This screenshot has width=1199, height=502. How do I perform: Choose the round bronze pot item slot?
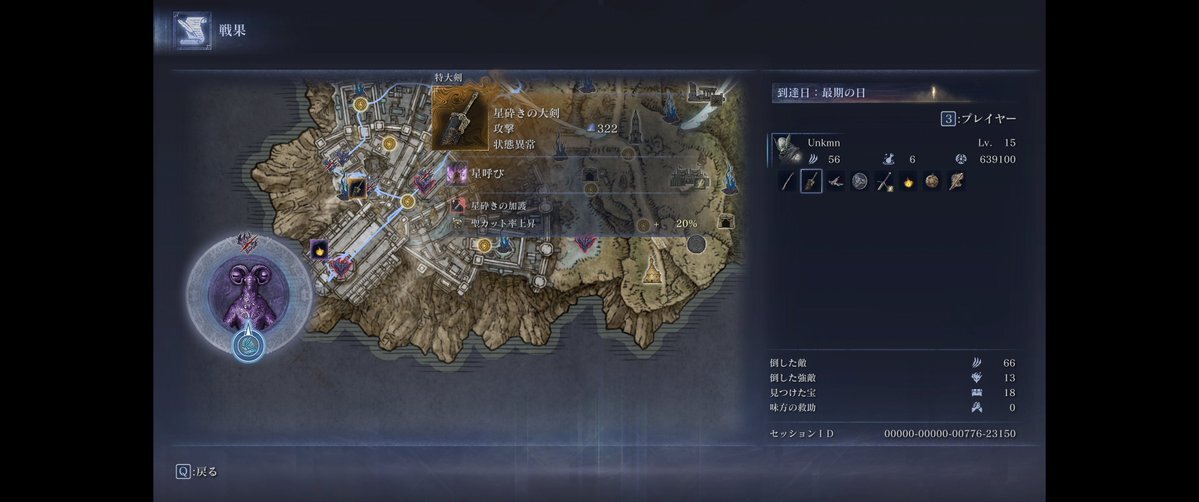[x=932, y=182]
